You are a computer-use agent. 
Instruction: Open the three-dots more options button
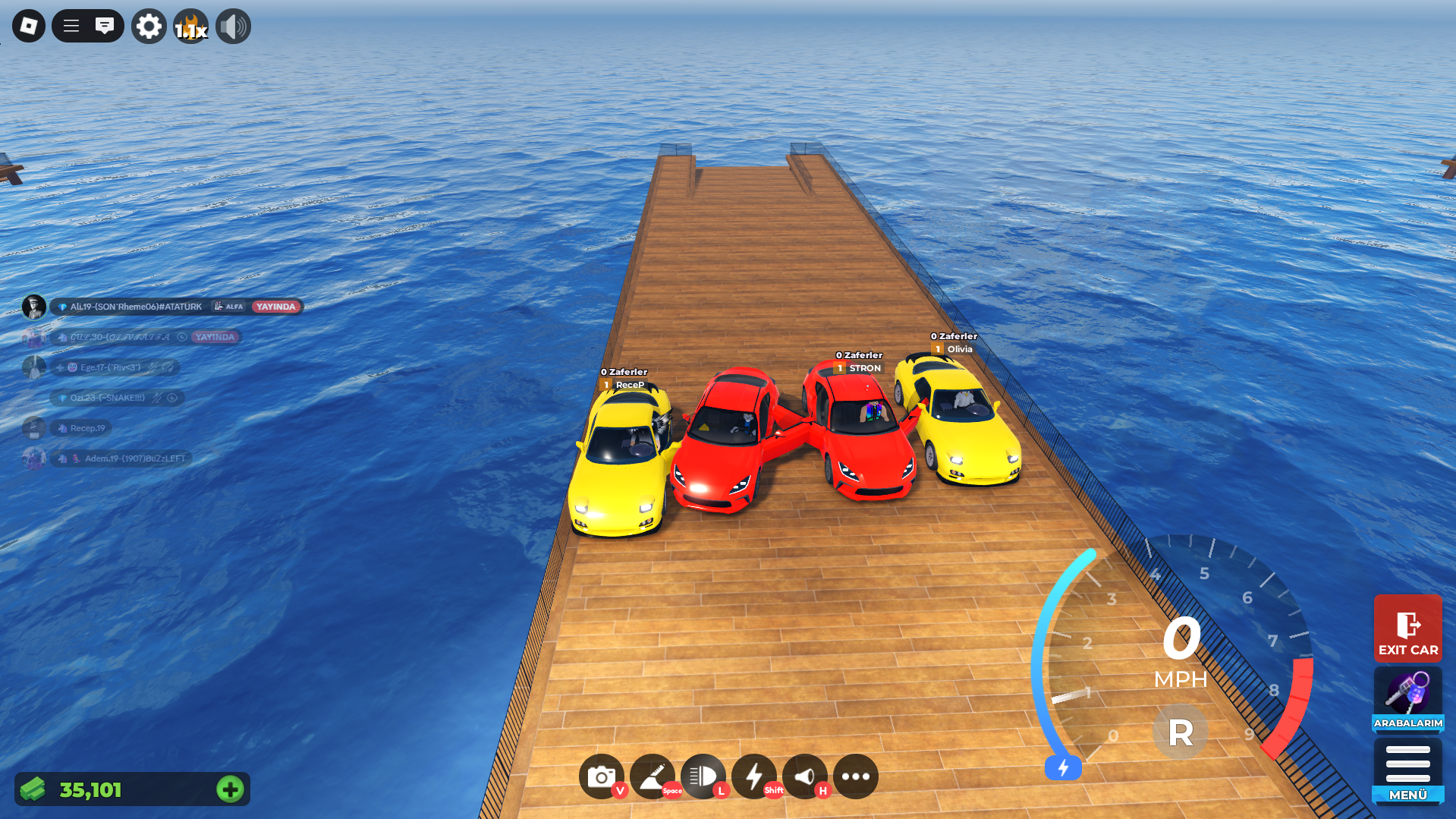pyautogui.click(x=855, y=776)
